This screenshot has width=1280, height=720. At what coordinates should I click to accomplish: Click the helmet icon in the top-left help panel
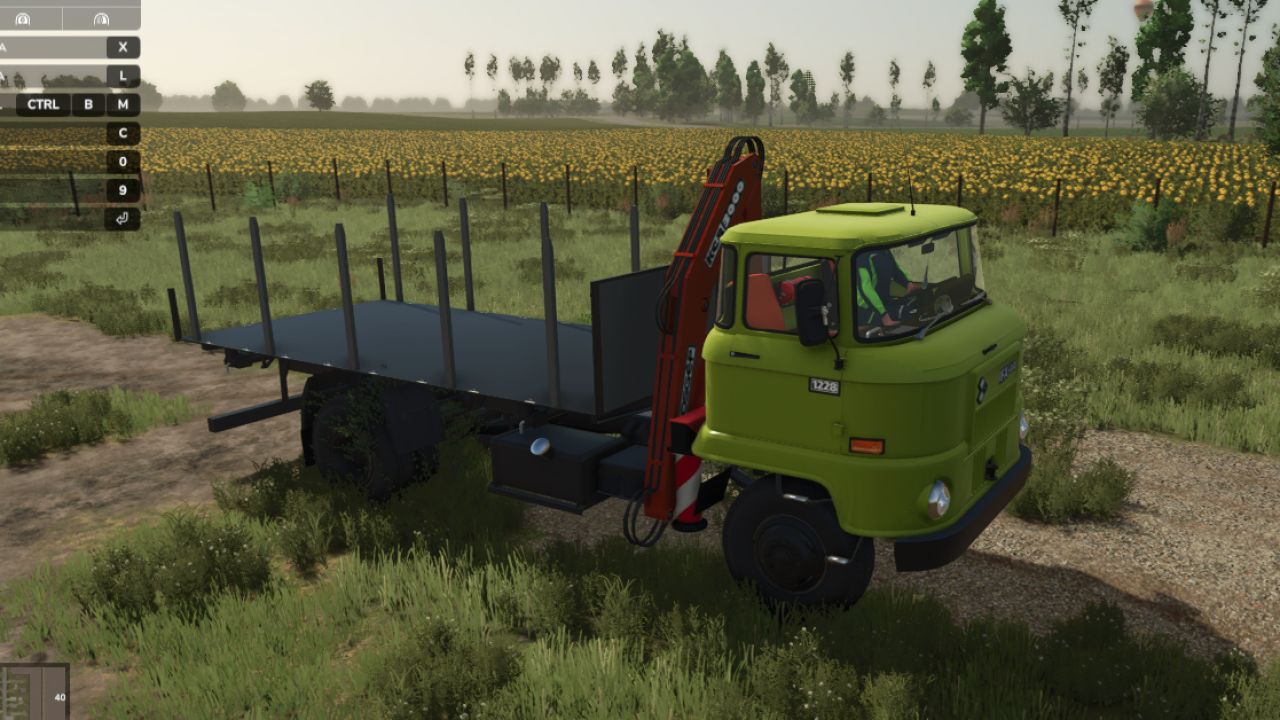pyautogui.click(x=22, y=19)
